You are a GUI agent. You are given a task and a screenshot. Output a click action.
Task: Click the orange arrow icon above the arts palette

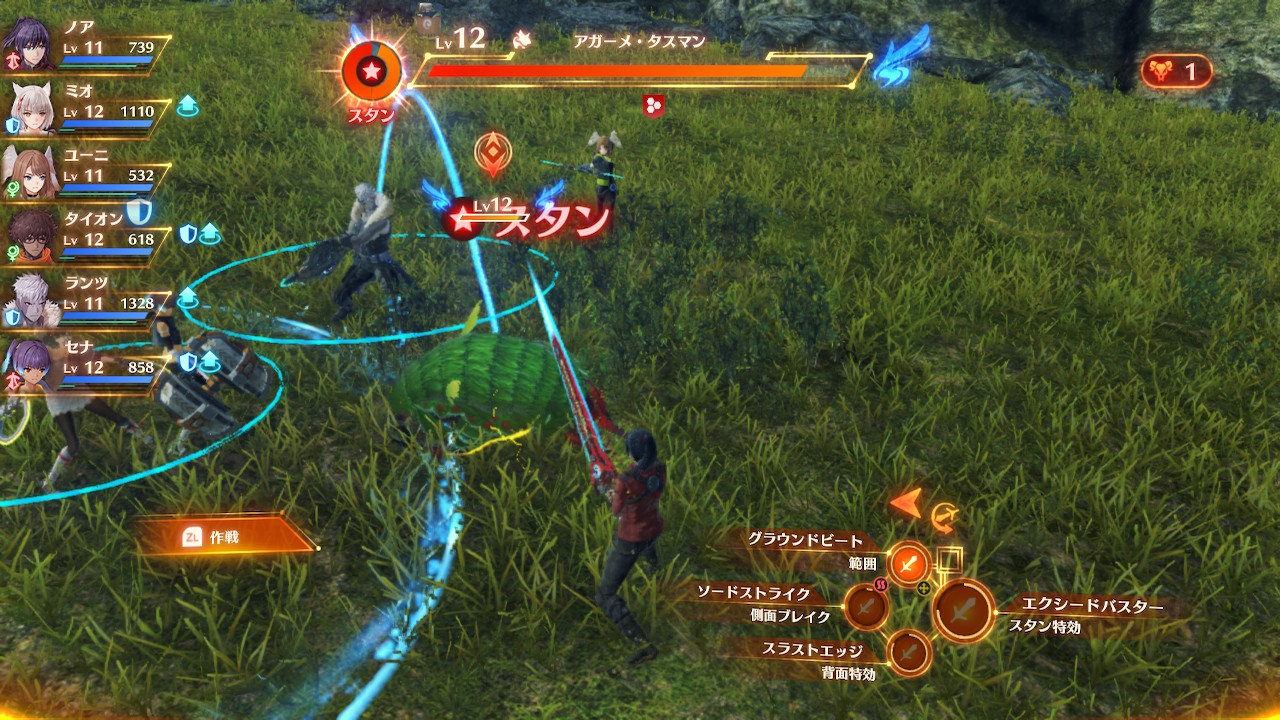pos(907,503)
